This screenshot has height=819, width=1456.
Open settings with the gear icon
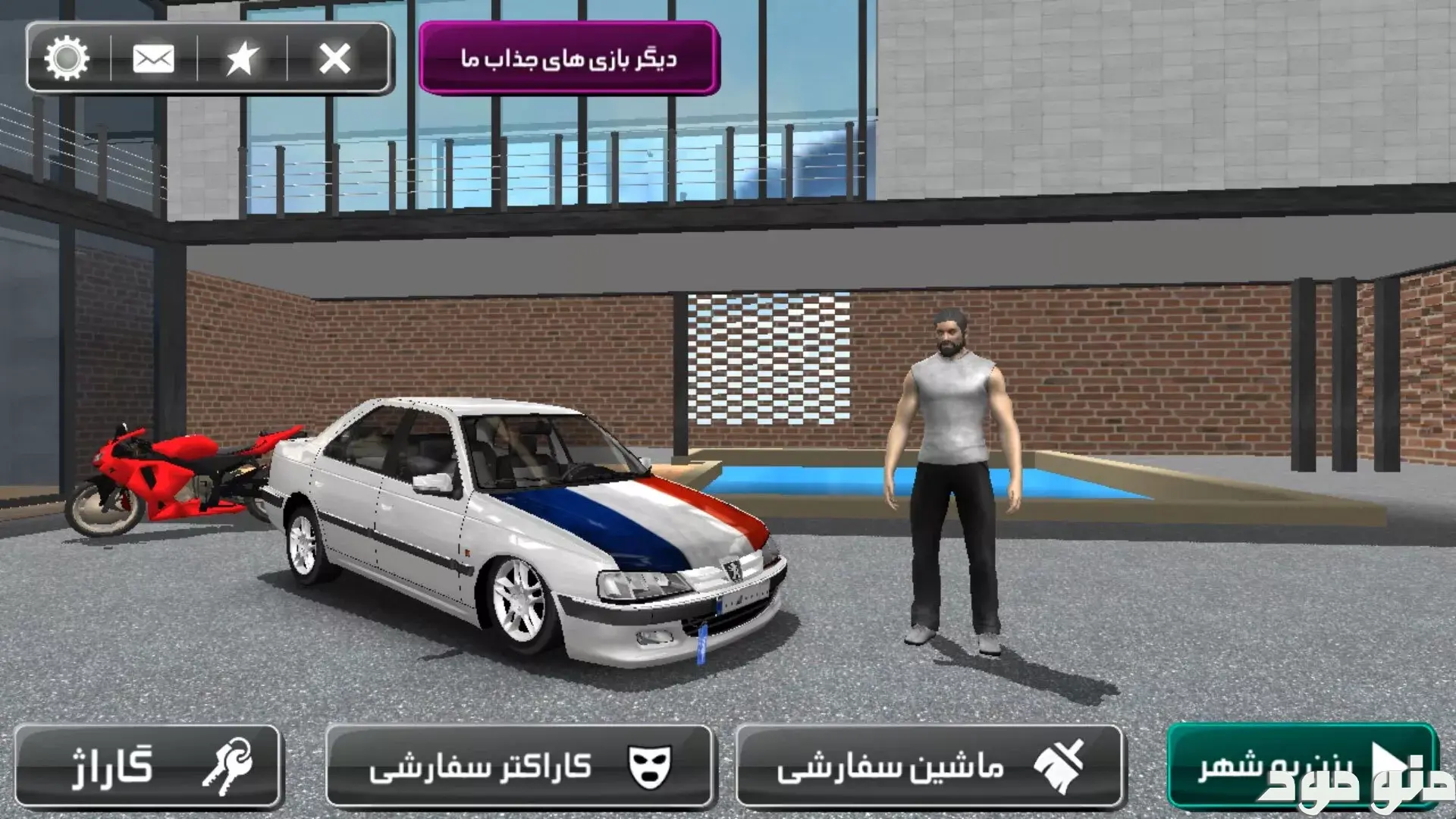pyautogui.click(x=67, y=58)
